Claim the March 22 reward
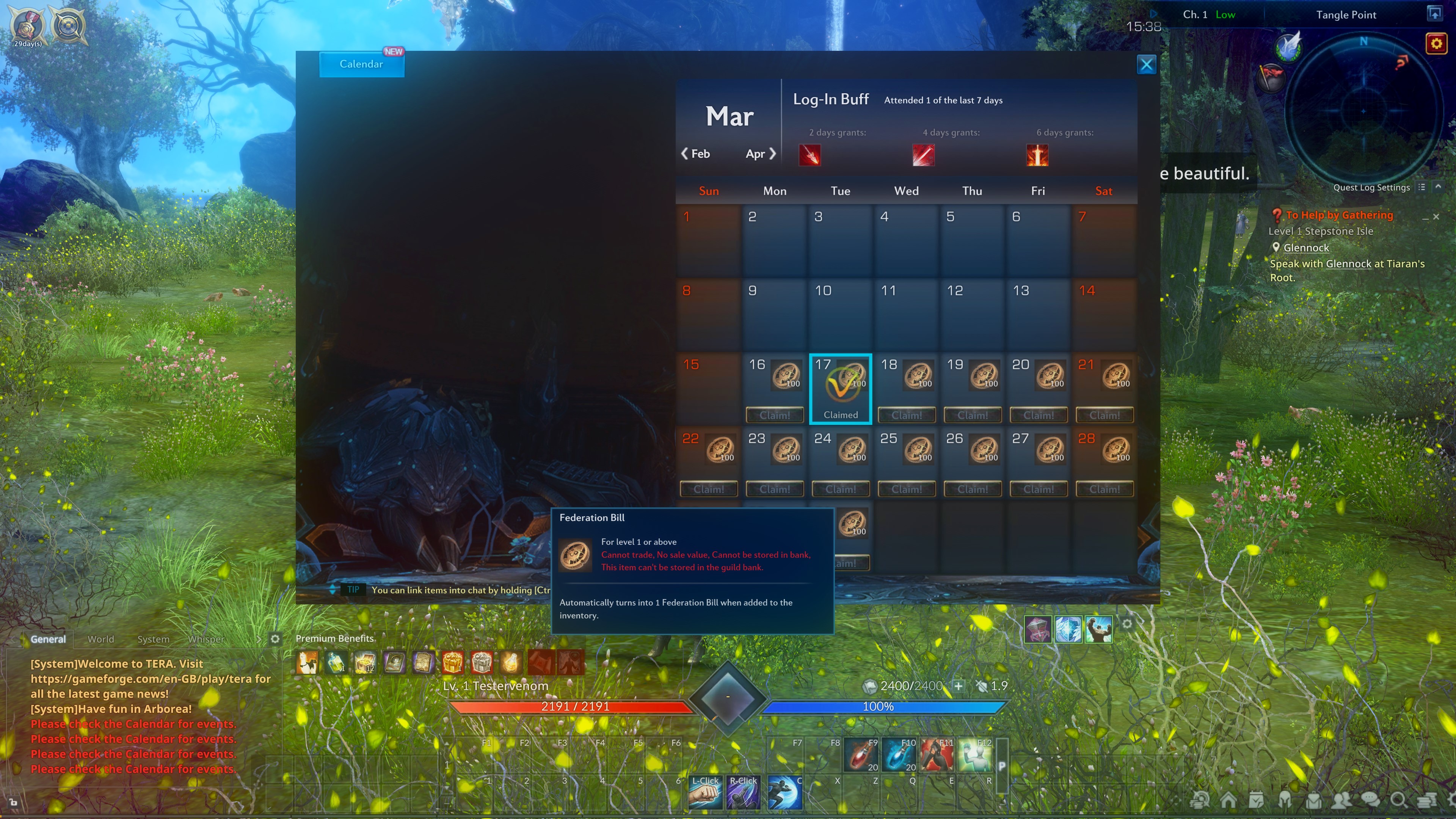This screenshot has height=819, width=1456. tap(708, 490)
